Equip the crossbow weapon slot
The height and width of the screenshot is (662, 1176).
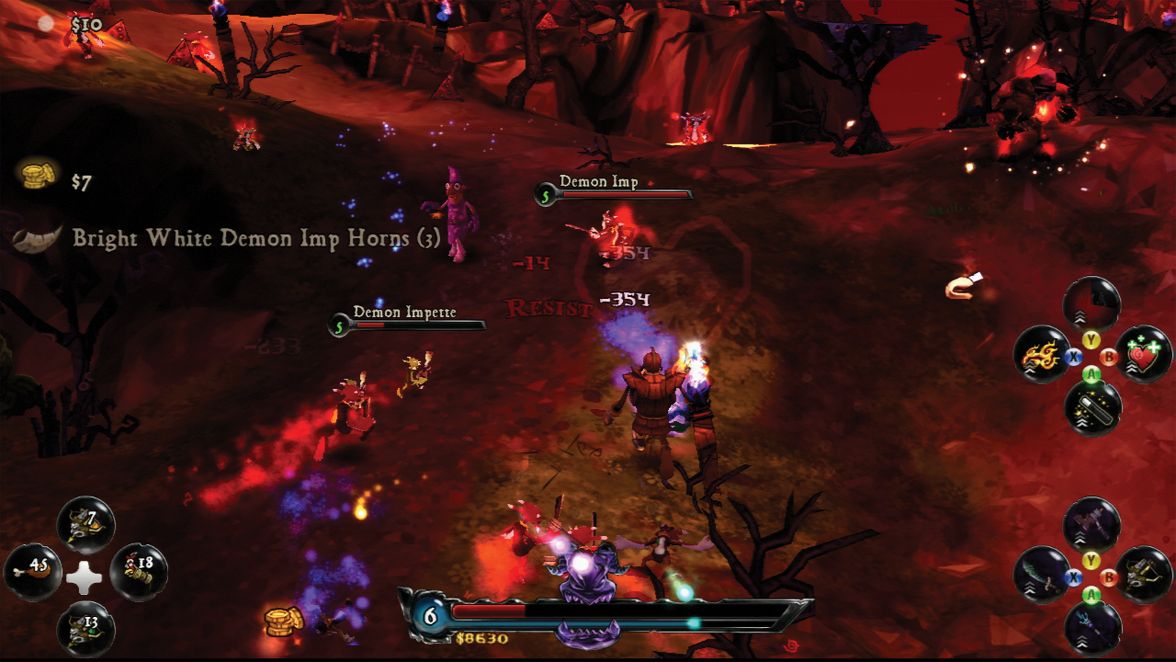[1143, 575]
